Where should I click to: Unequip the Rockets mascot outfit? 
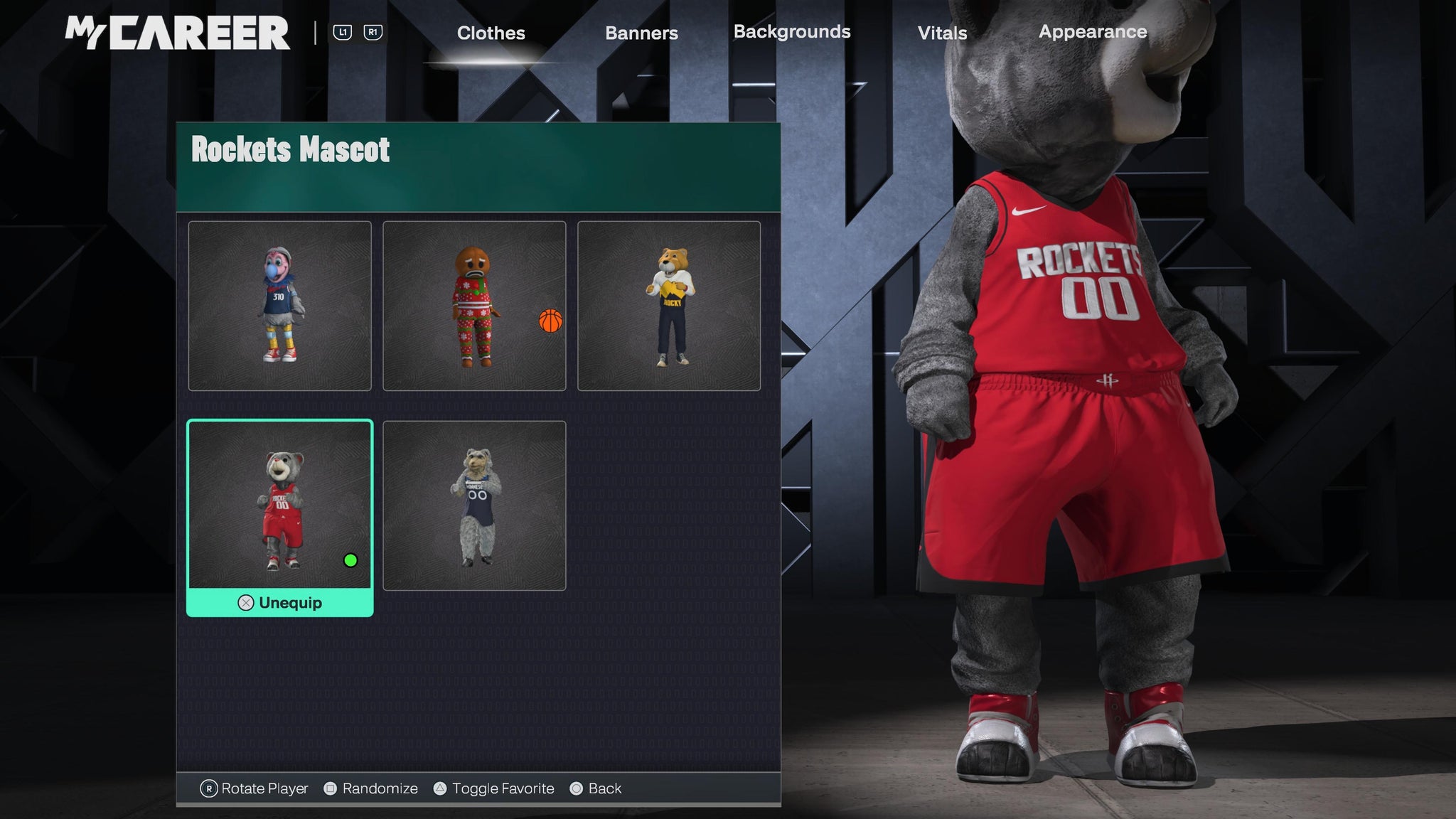[280, 603]
